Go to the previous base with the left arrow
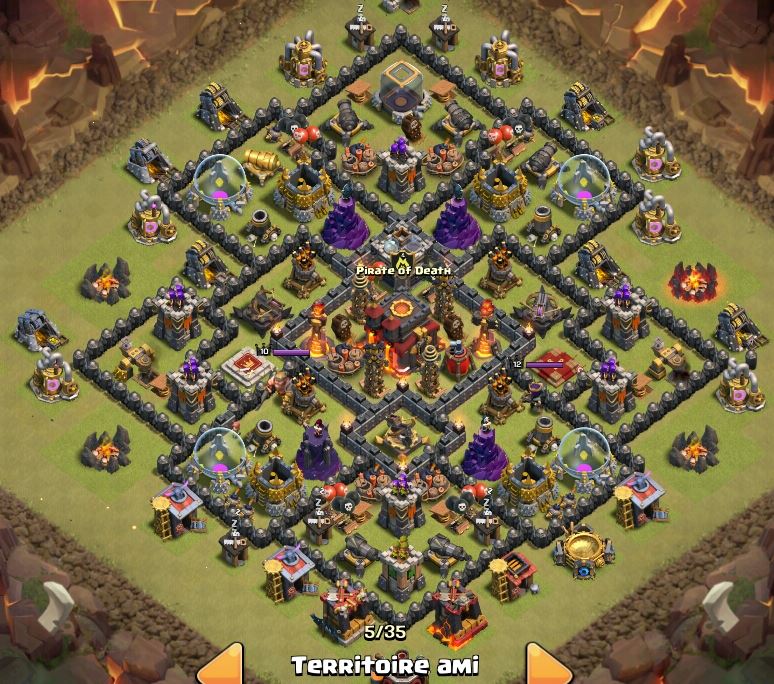The width and height of the screenshot is (774, 684). click(x=224, y=665)
